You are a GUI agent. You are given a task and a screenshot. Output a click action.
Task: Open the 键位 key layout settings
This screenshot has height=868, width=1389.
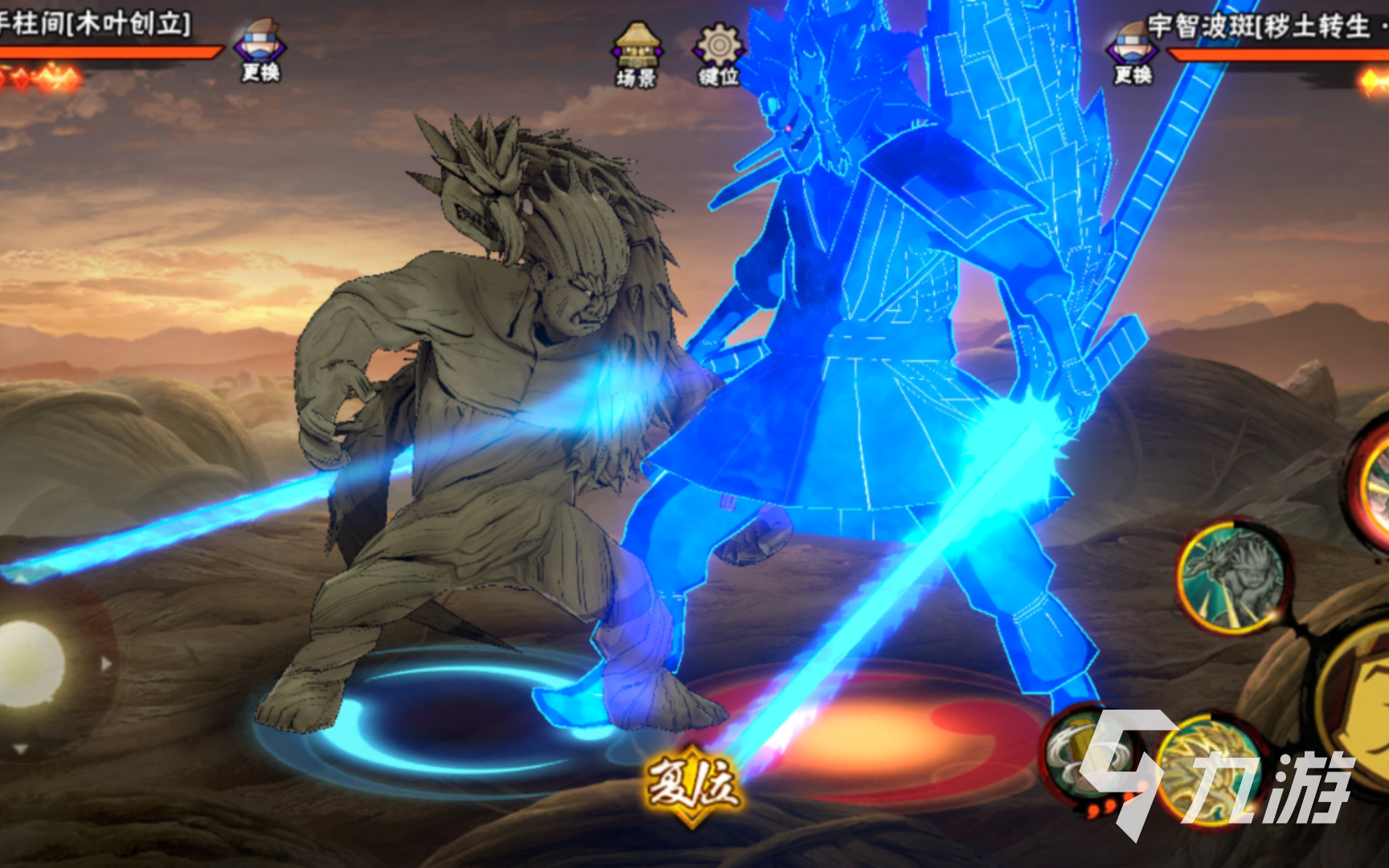click(718, 55)
